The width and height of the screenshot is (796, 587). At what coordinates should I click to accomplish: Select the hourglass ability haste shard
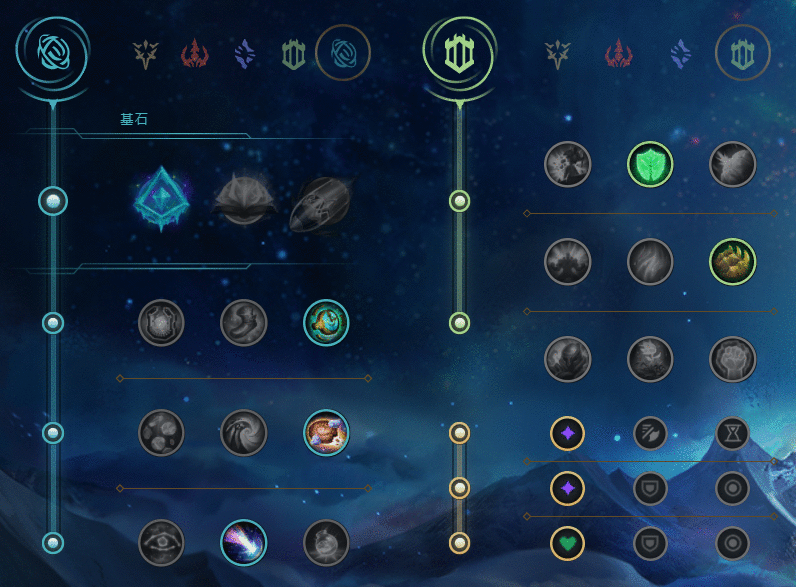pyautogui.click(x=732, y=433)
